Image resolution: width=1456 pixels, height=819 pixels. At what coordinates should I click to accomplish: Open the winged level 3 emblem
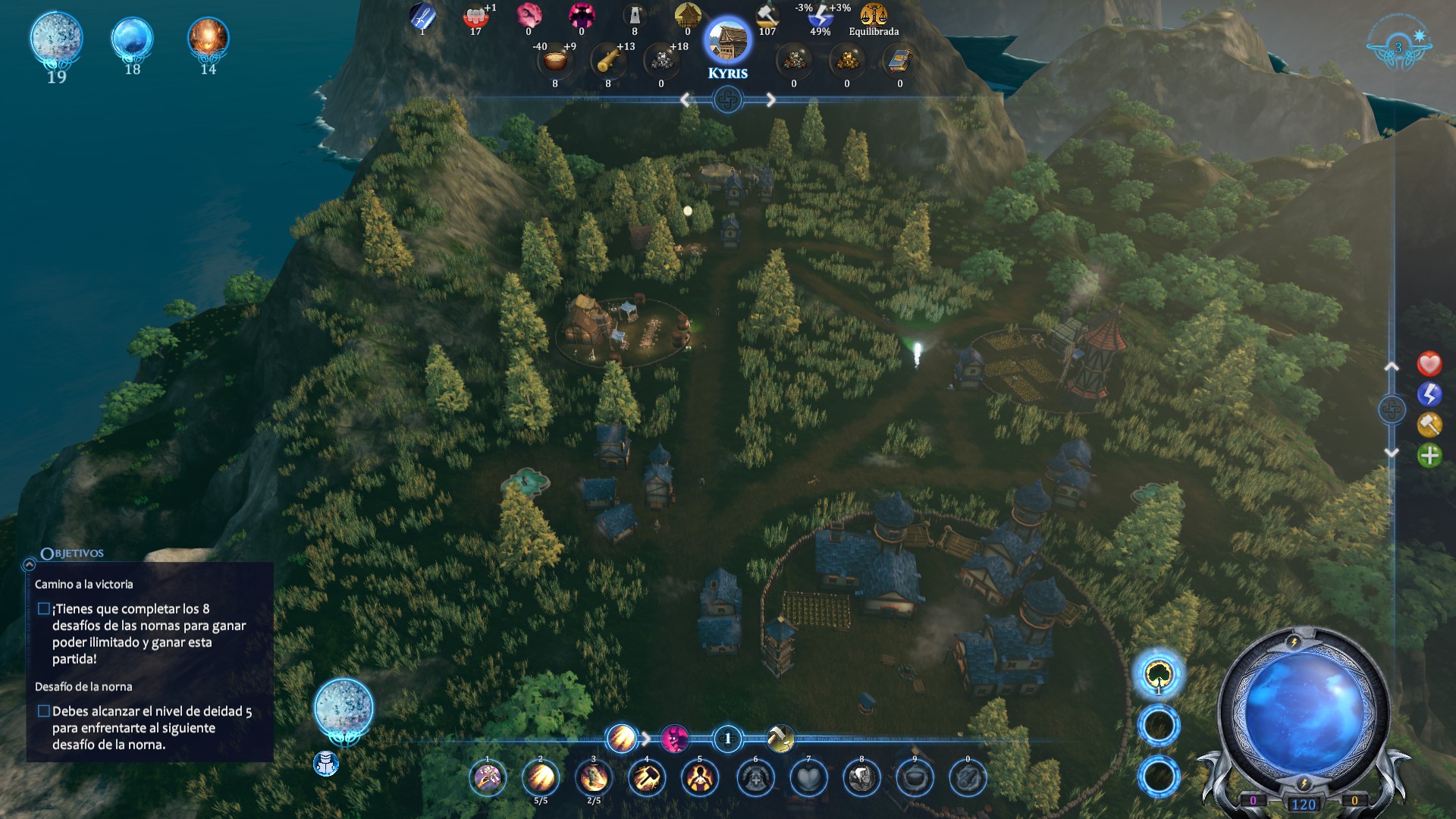(x=1399, y=48)
